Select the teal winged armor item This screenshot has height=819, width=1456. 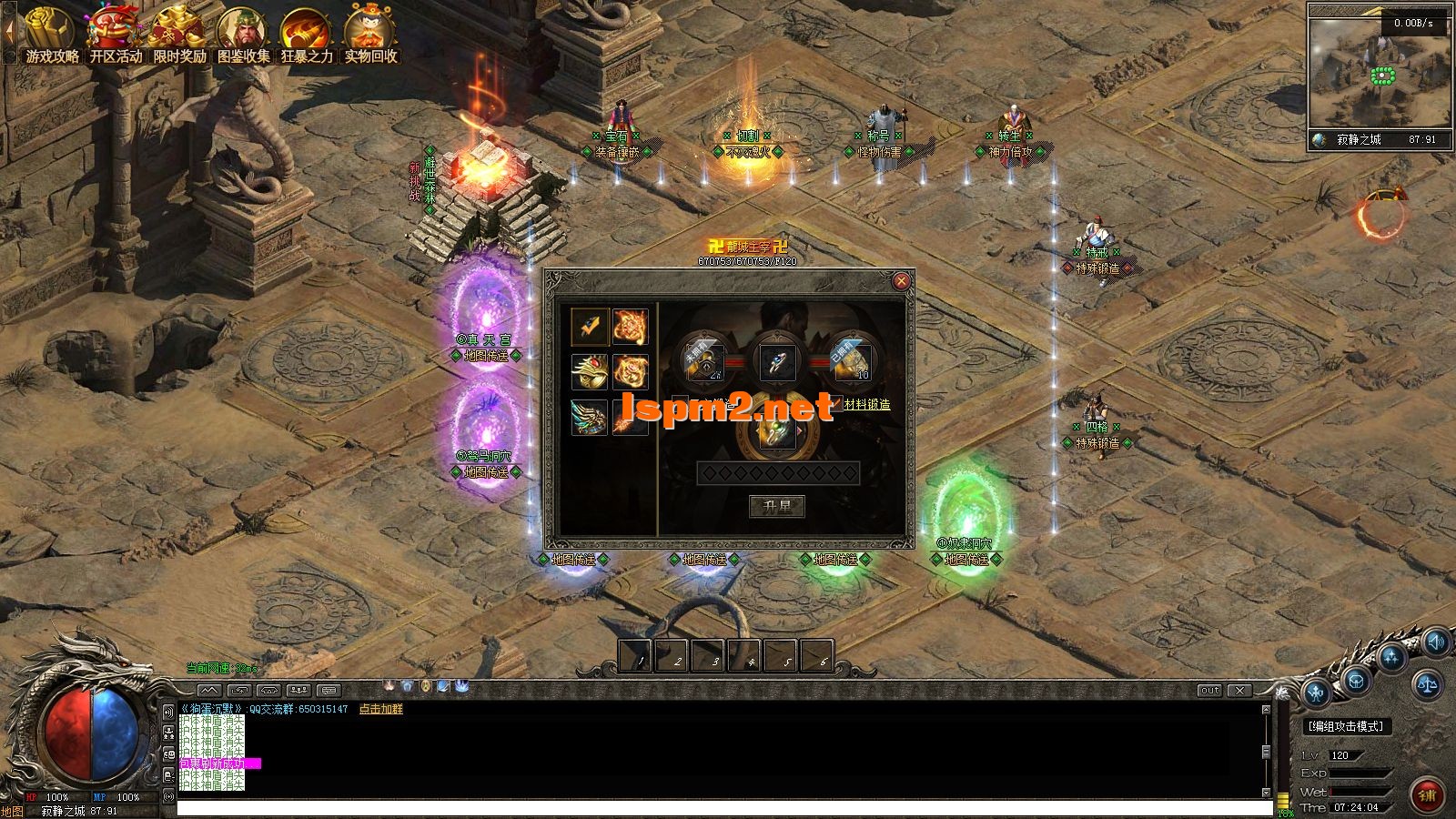click(x=589, y=417)
